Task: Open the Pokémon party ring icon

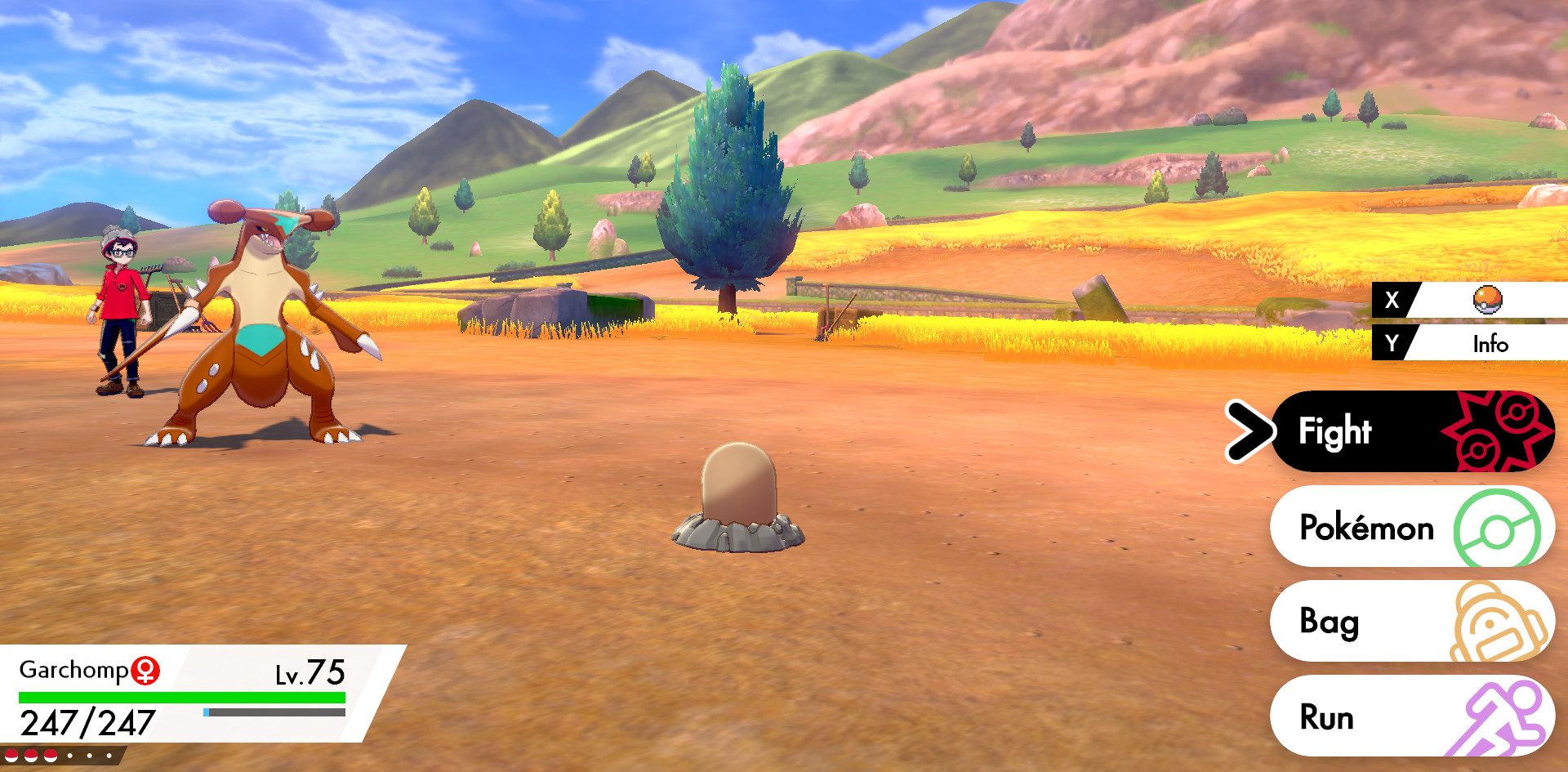Action: tap(1494, 527)
